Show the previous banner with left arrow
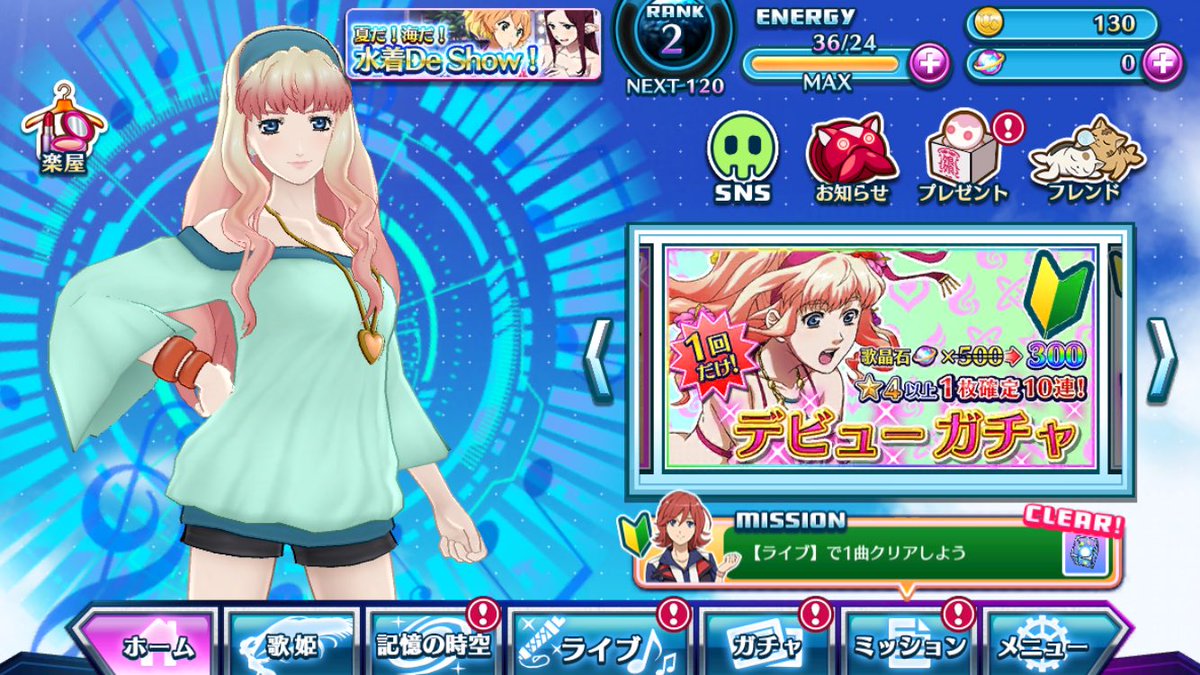The width and height of the screenshot is (1200, 675). (599, 360)
